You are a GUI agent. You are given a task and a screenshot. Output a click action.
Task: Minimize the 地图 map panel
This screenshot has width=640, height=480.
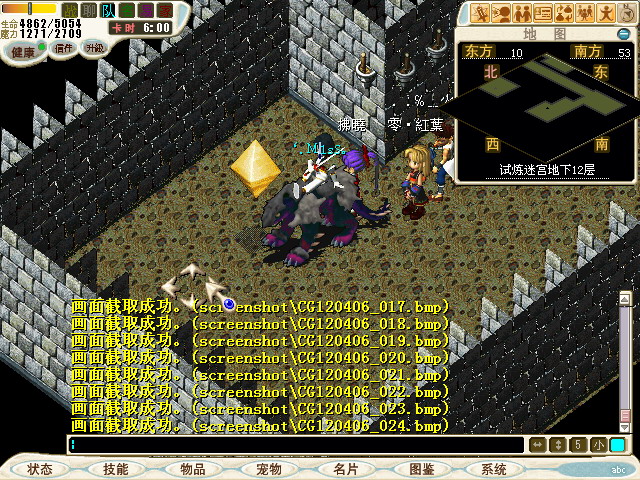click(624, 32)
